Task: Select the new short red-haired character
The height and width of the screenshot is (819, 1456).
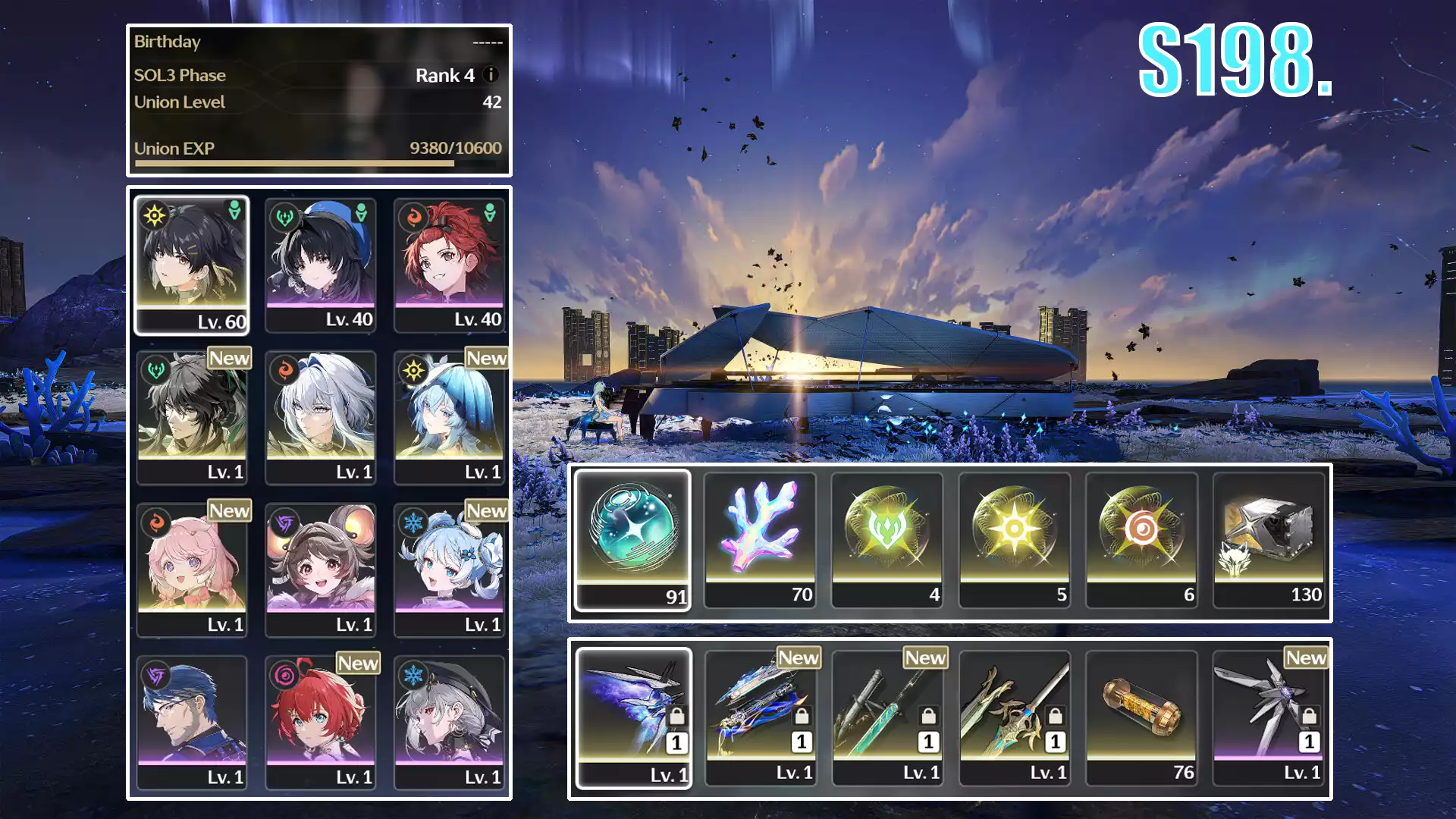Action: tap(321, 722)
